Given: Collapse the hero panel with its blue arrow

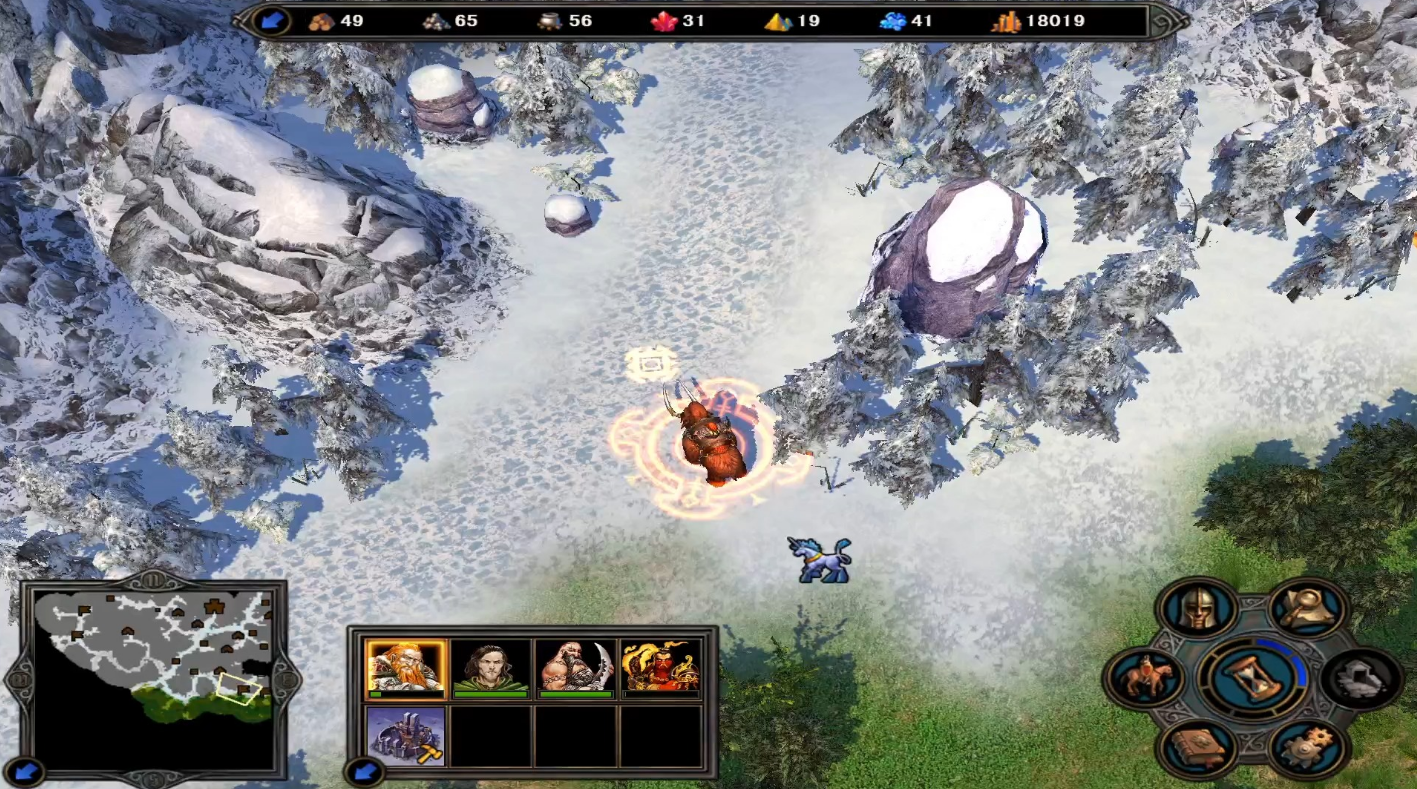Looking at the screenshot, I should [363, 771].
